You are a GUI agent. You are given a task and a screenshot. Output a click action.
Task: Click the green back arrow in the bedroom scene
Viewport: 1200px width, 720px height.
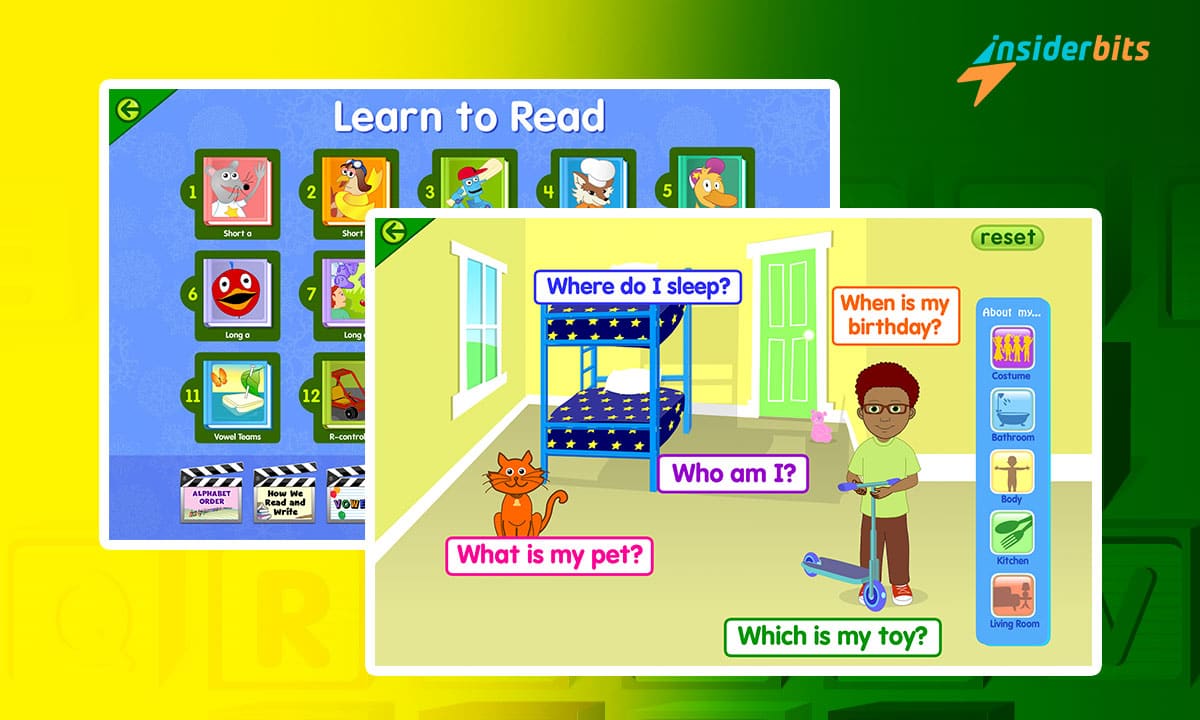click(x=393, y=232)
